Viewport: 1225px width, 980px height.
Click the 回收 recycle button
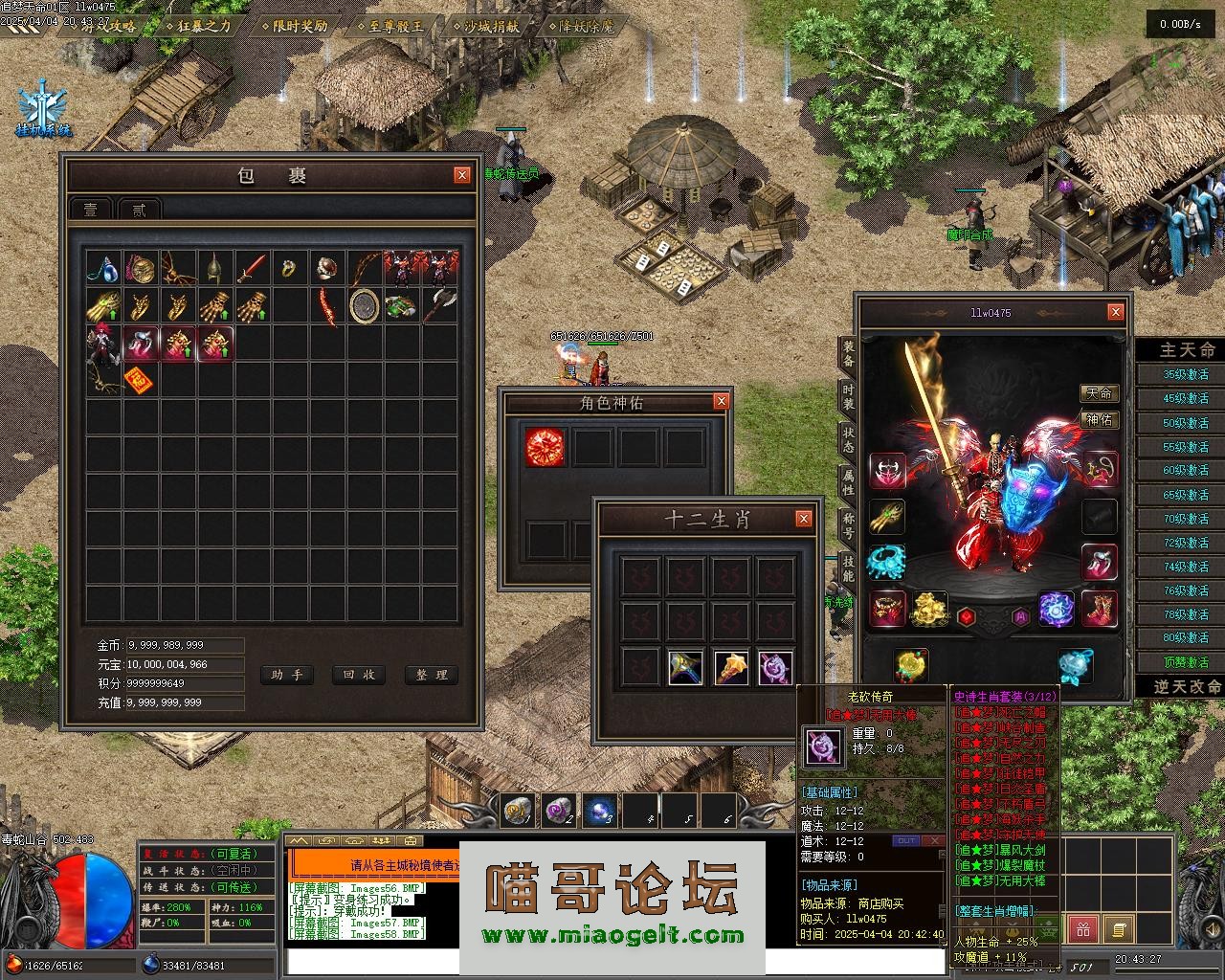coord(358,675)
